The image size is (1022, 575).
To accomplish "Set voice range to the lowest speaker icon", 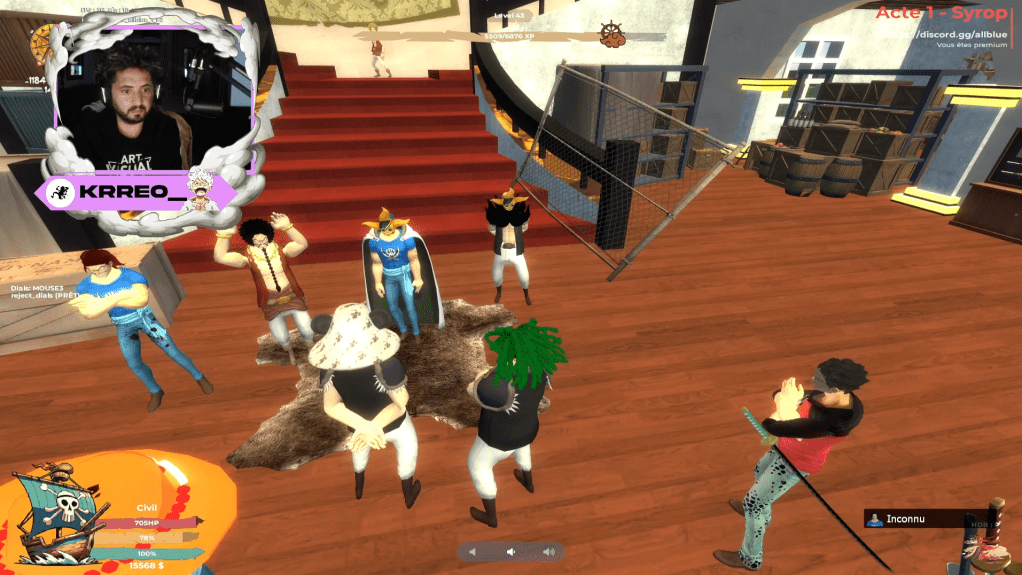I will tap(474, 552).
